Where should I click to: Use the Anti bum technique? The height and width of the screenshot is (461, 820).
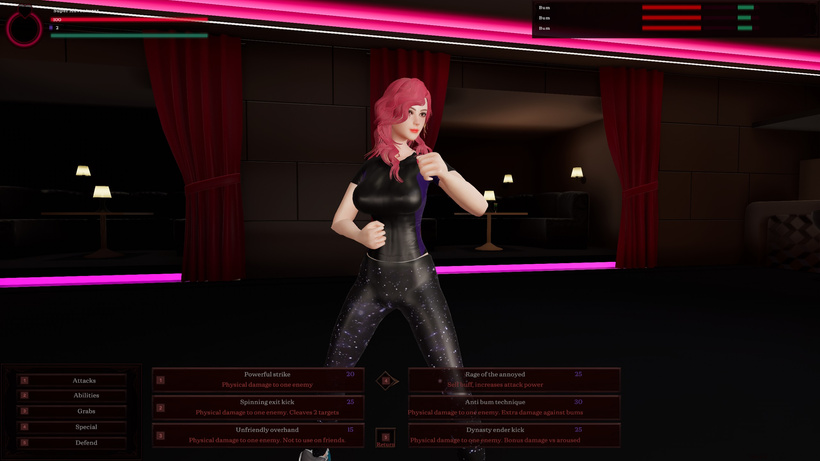tap(514, 407)
